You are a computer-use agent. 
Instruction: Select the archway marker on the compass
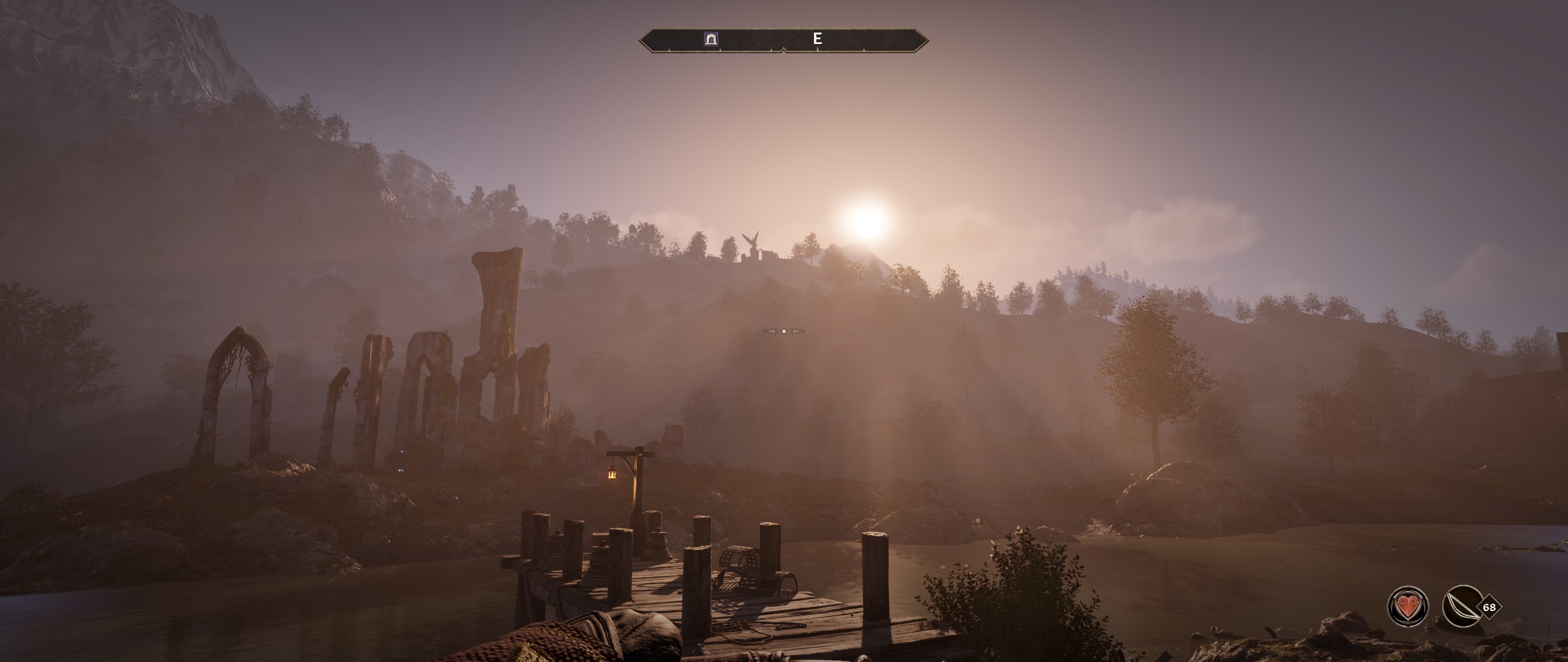711,39
